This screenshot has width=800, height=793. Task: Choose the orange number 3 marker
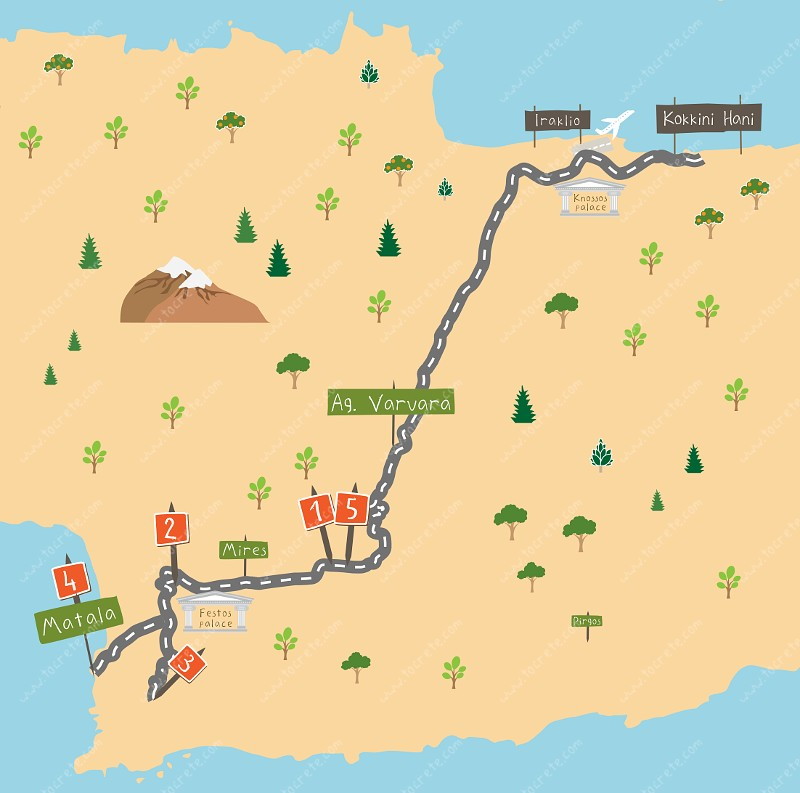187,662
